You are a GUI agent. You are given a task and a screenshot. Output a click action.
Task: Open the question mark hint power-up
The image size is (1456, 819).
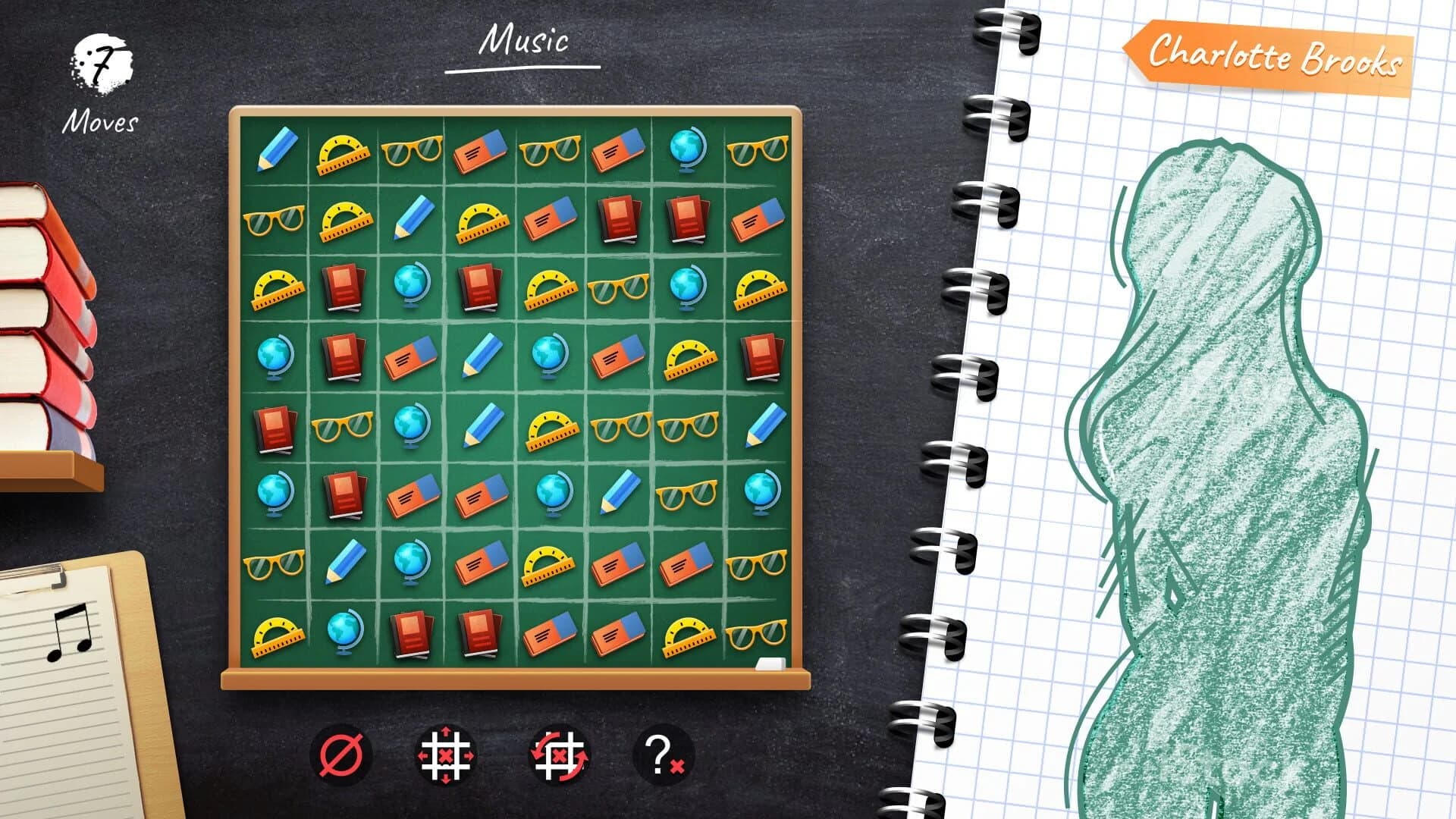[x=661, y=753]
